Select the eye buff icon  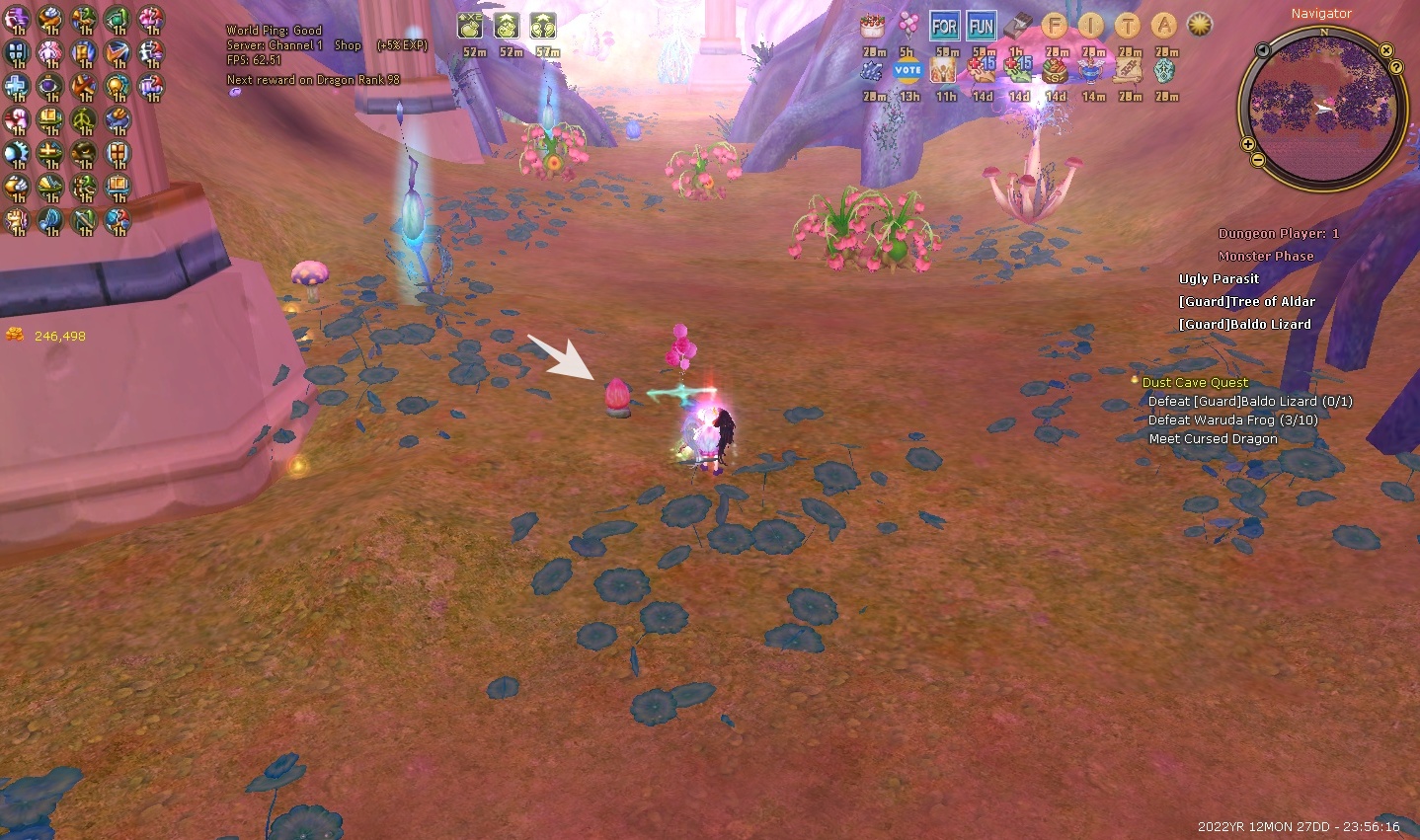pos(49,88)
